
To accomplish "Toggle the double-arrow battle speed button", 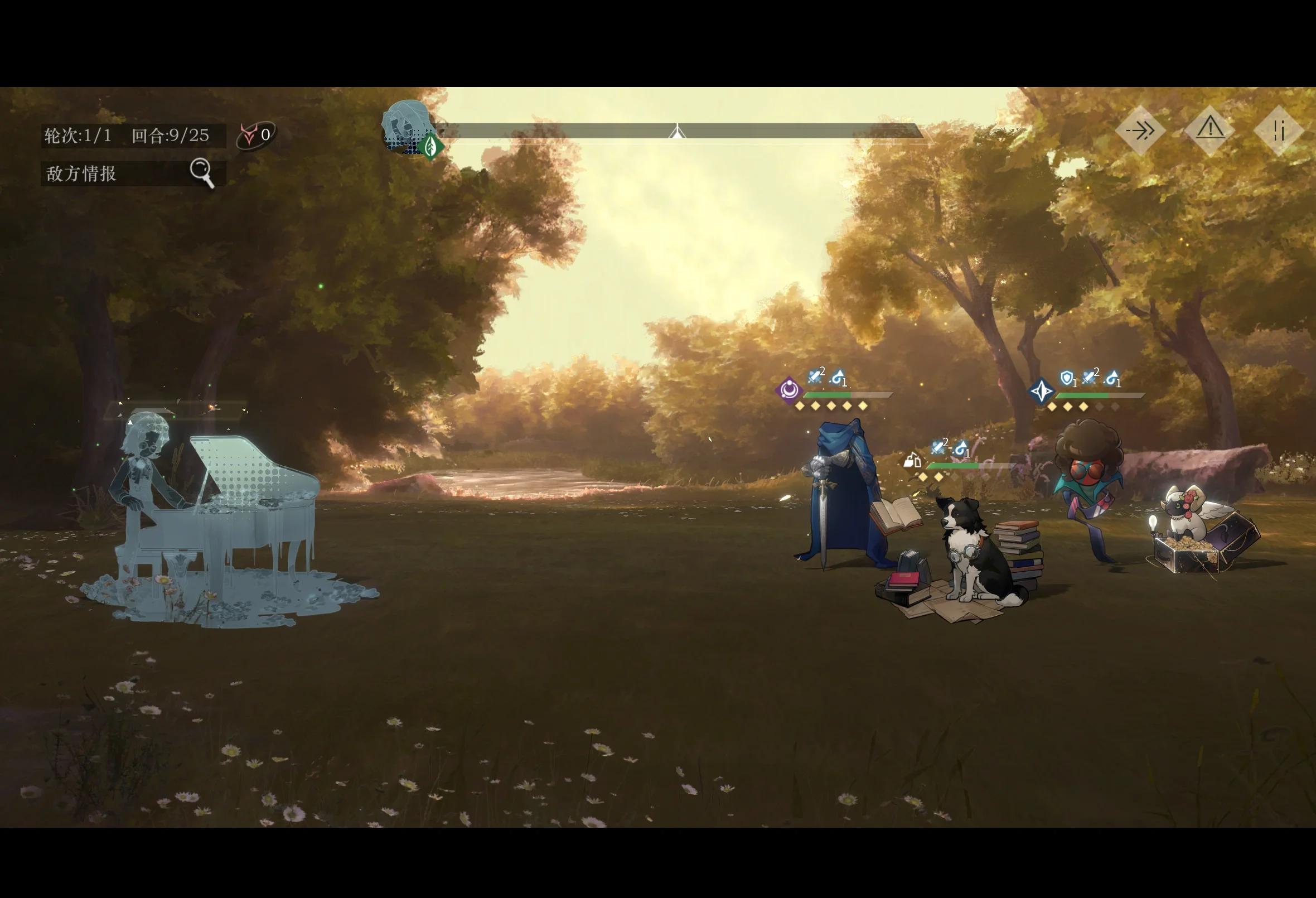I will point(1139,131).
